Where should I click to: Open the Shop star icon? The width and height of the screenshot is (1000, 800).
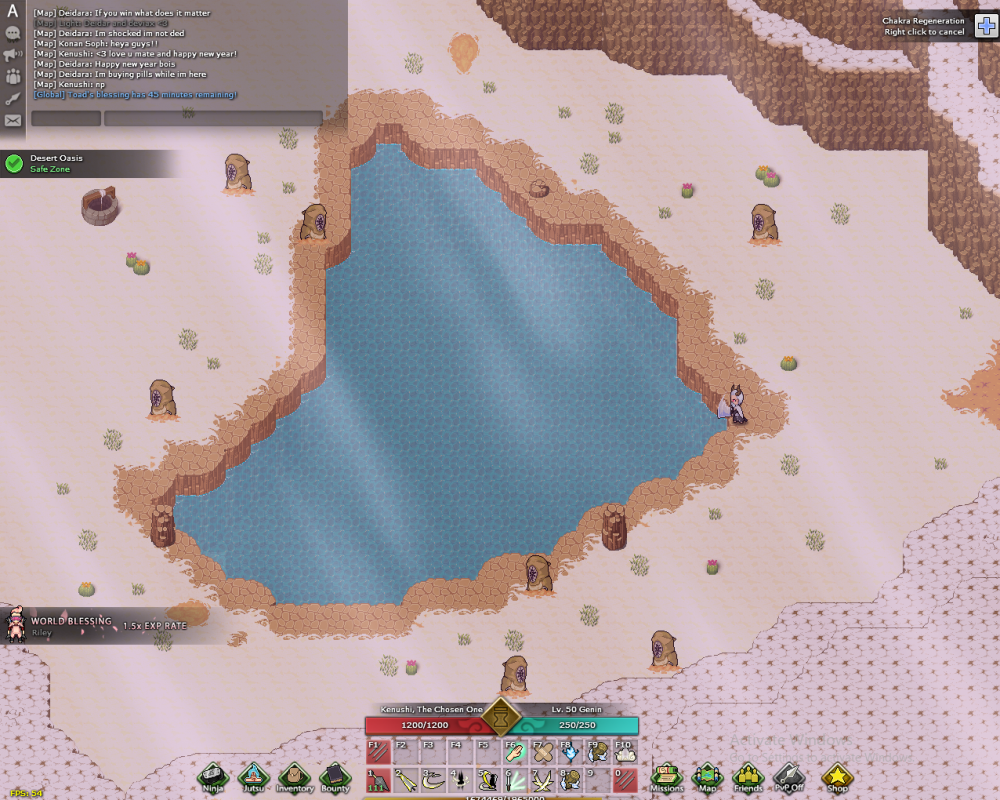tap(837, 776)
